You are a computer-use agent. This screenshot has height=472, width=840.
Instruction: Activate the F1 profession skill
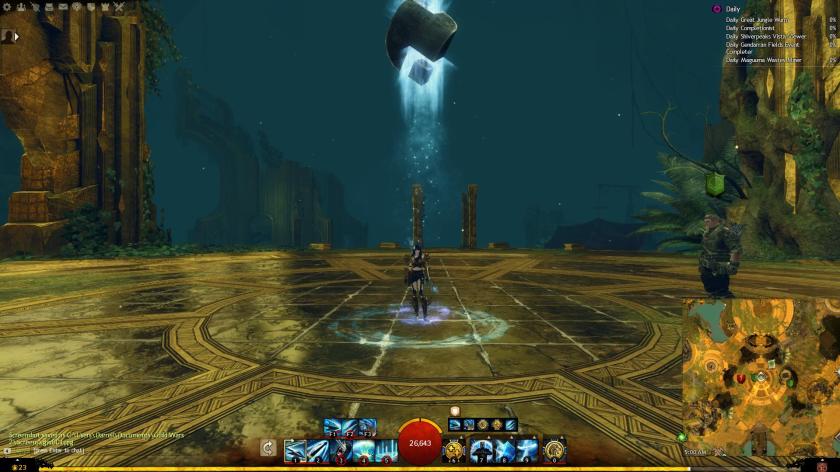pyautogui.click(x=332, y=427)
